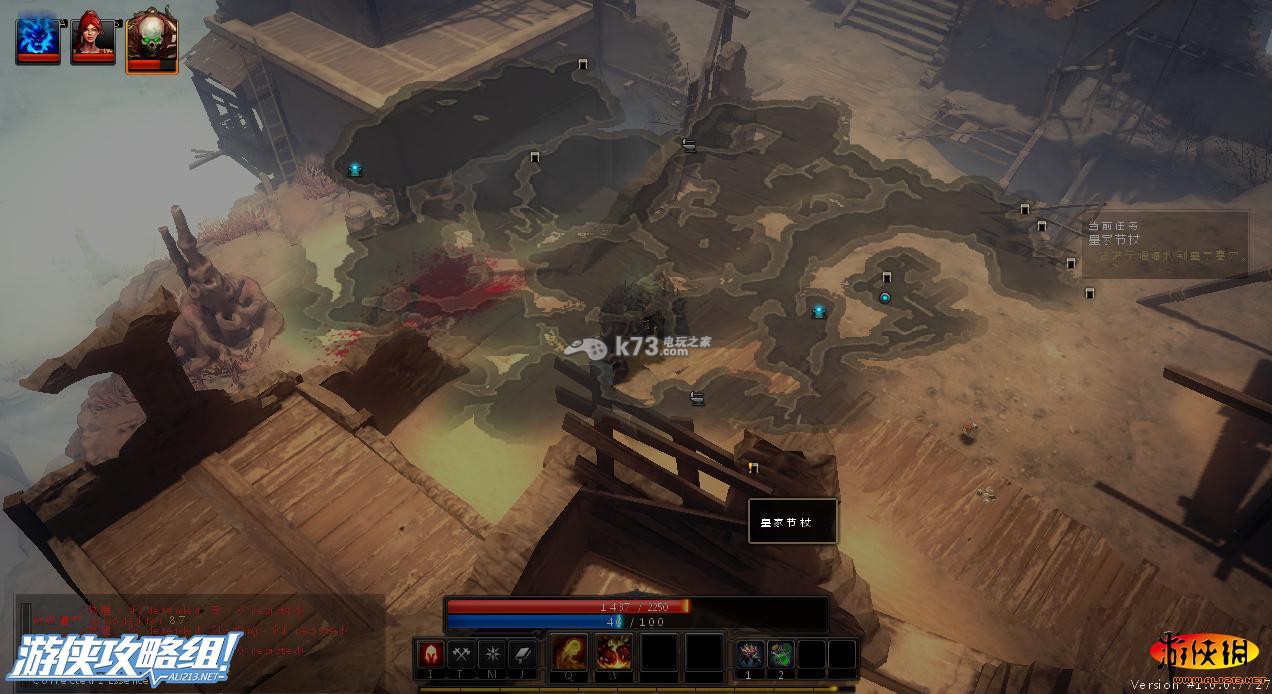Select the green-eyed skull portrait

click(151, 42)
